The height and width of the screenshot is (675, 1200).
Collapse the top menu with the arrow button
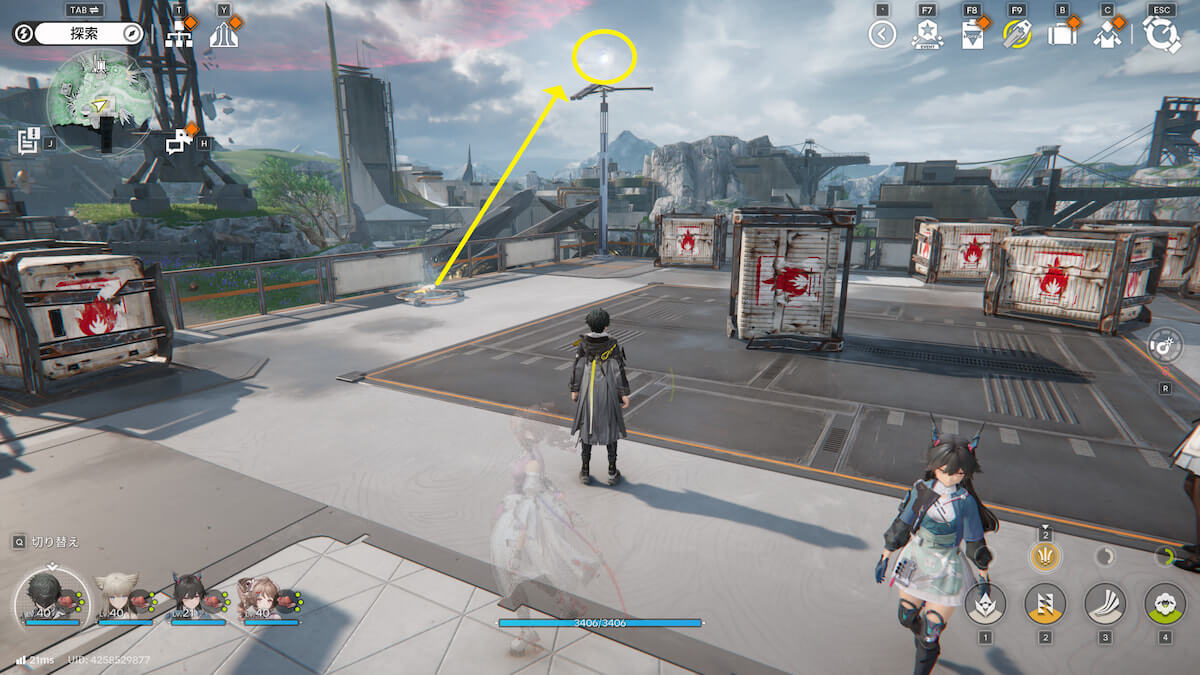pyautogui.click(x=881, y=35)
